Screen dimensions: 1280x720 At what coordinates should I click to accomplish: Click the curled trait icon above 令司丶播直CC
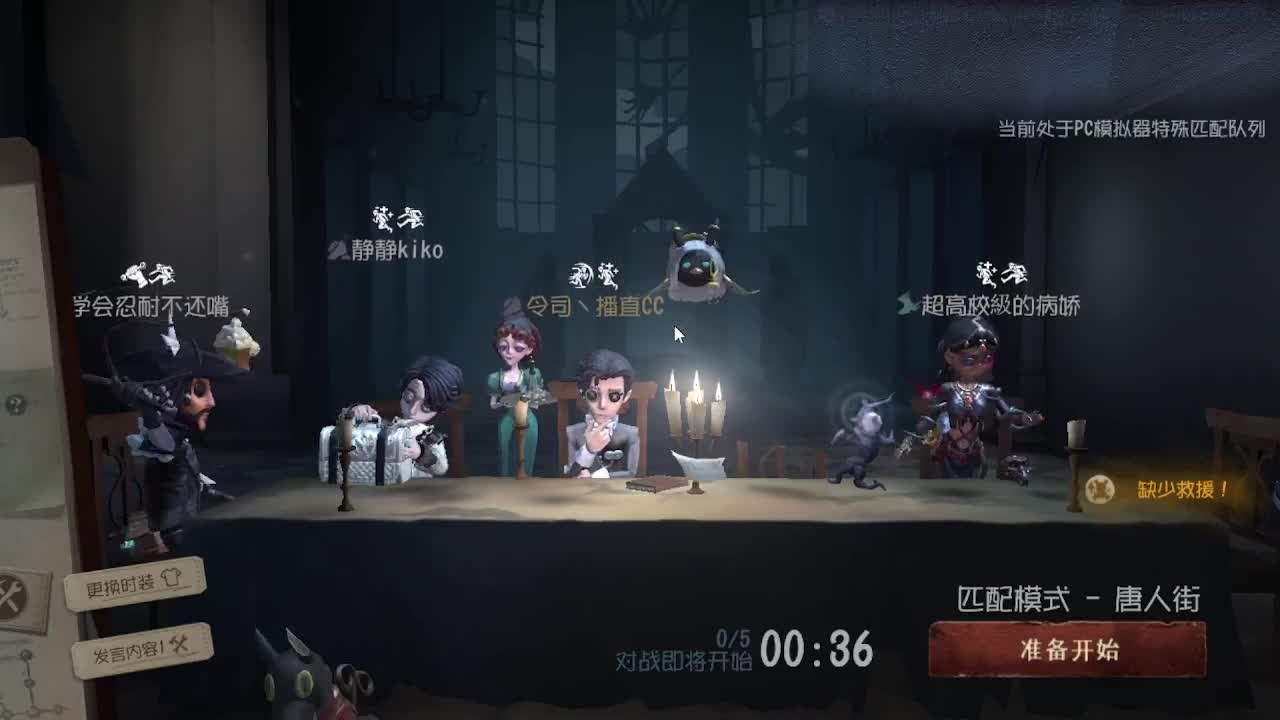[581, 274]
